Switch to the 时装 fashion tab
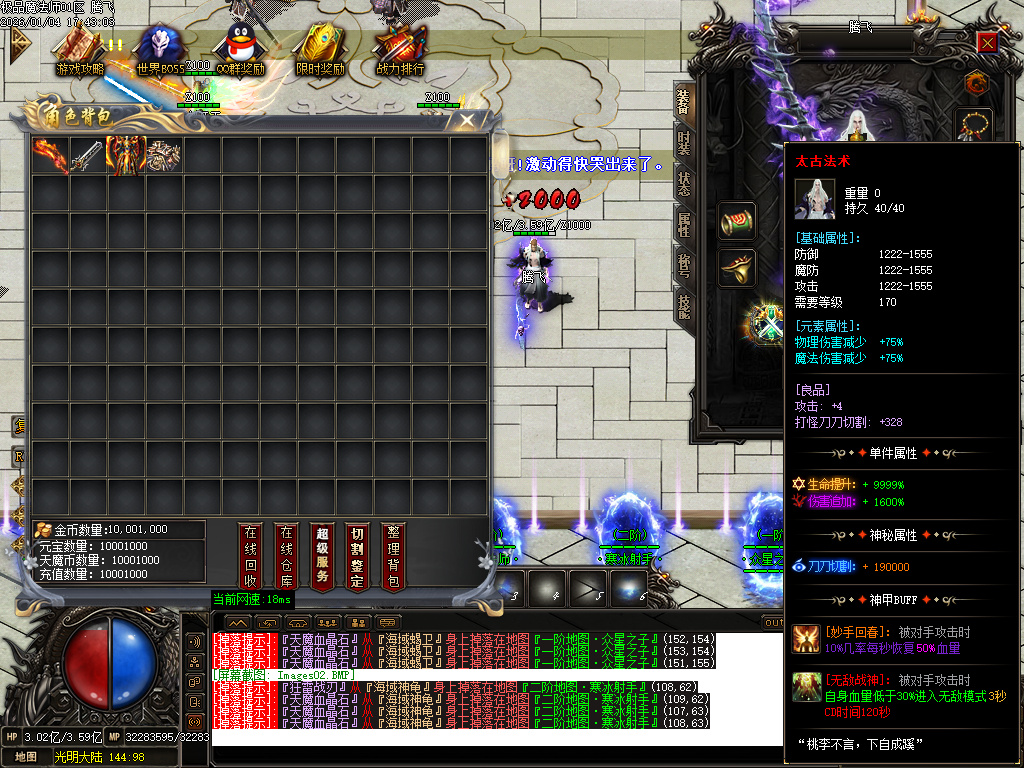The image size is (1024, 768). 684,142
